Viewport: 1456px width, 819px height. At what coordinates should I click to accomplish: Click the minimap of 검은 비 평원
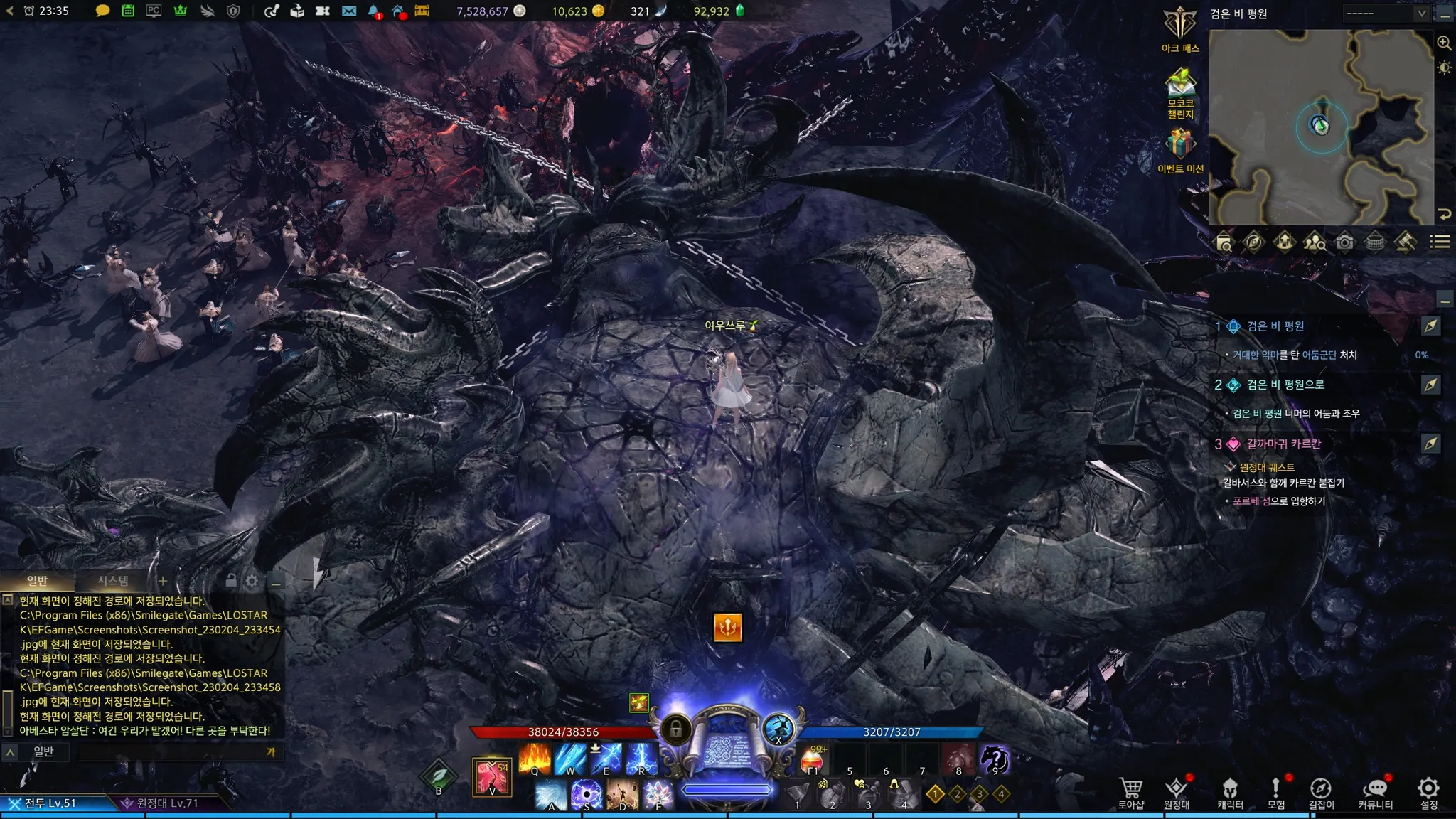(1320, 127)
